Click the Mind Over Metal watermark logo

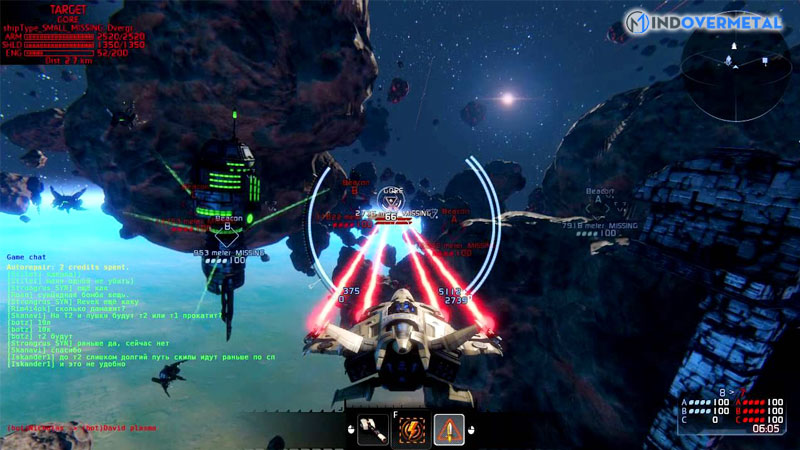704,21
